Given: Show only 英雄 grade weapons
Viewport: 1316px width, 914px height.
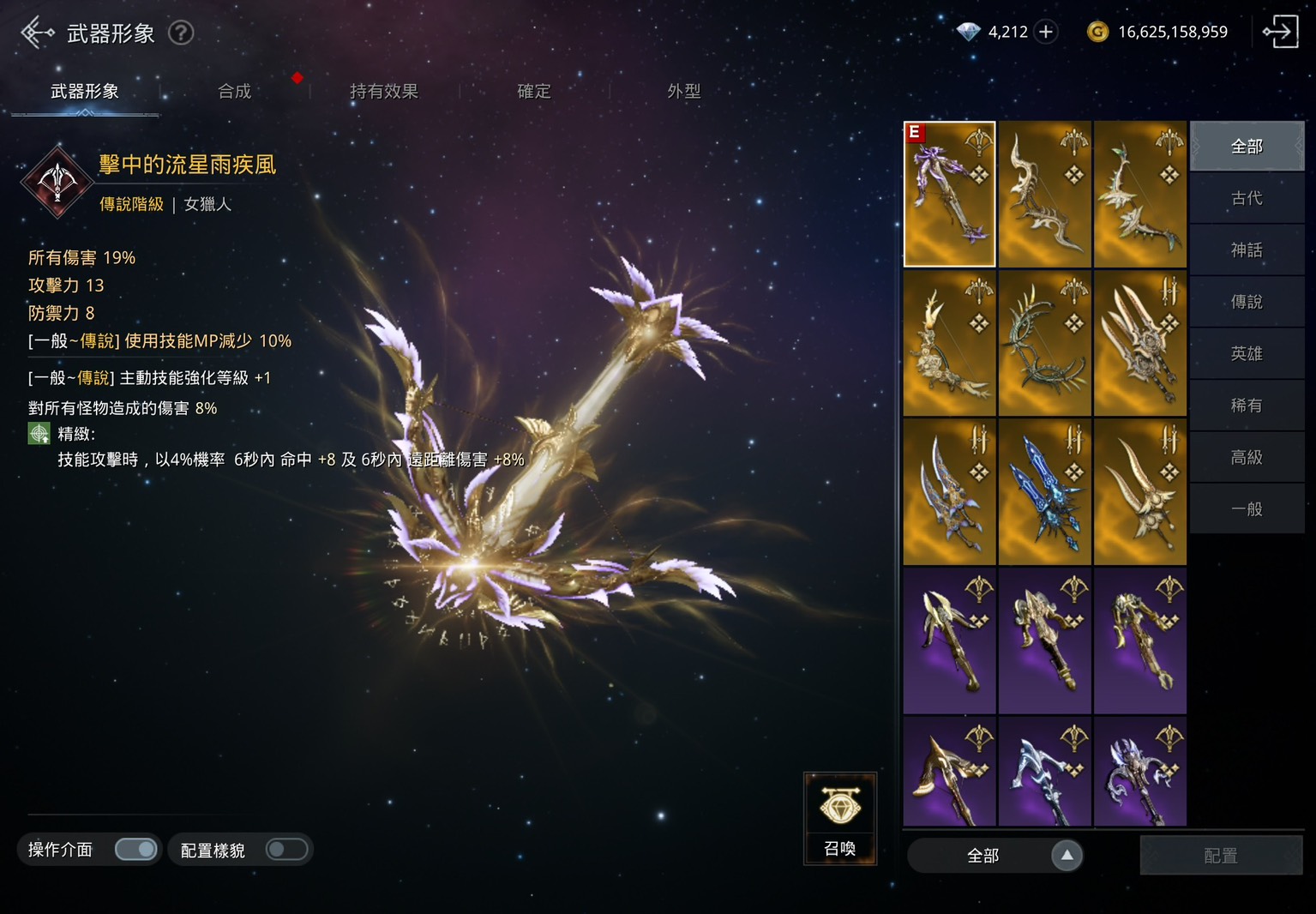Looking at the screenshot, I should point(1247,353).
